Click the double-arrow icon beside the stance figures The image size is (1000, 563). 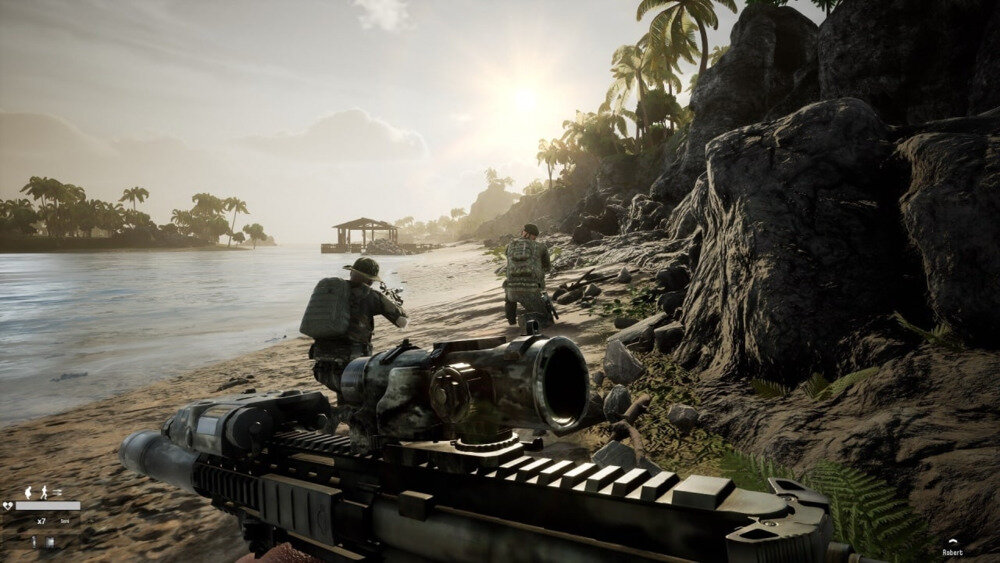57,492
